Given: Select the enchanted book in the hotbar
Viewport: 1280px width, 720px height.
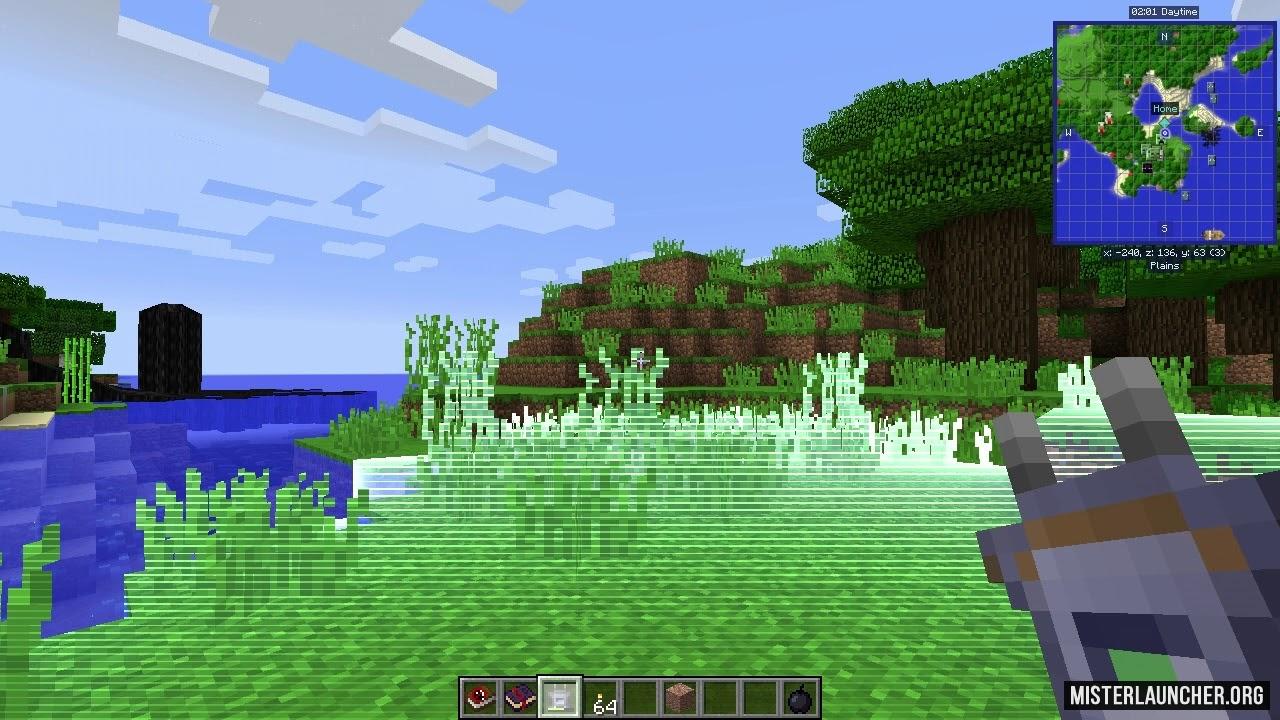Looking at the screenshot, I should tap(520, 695).
